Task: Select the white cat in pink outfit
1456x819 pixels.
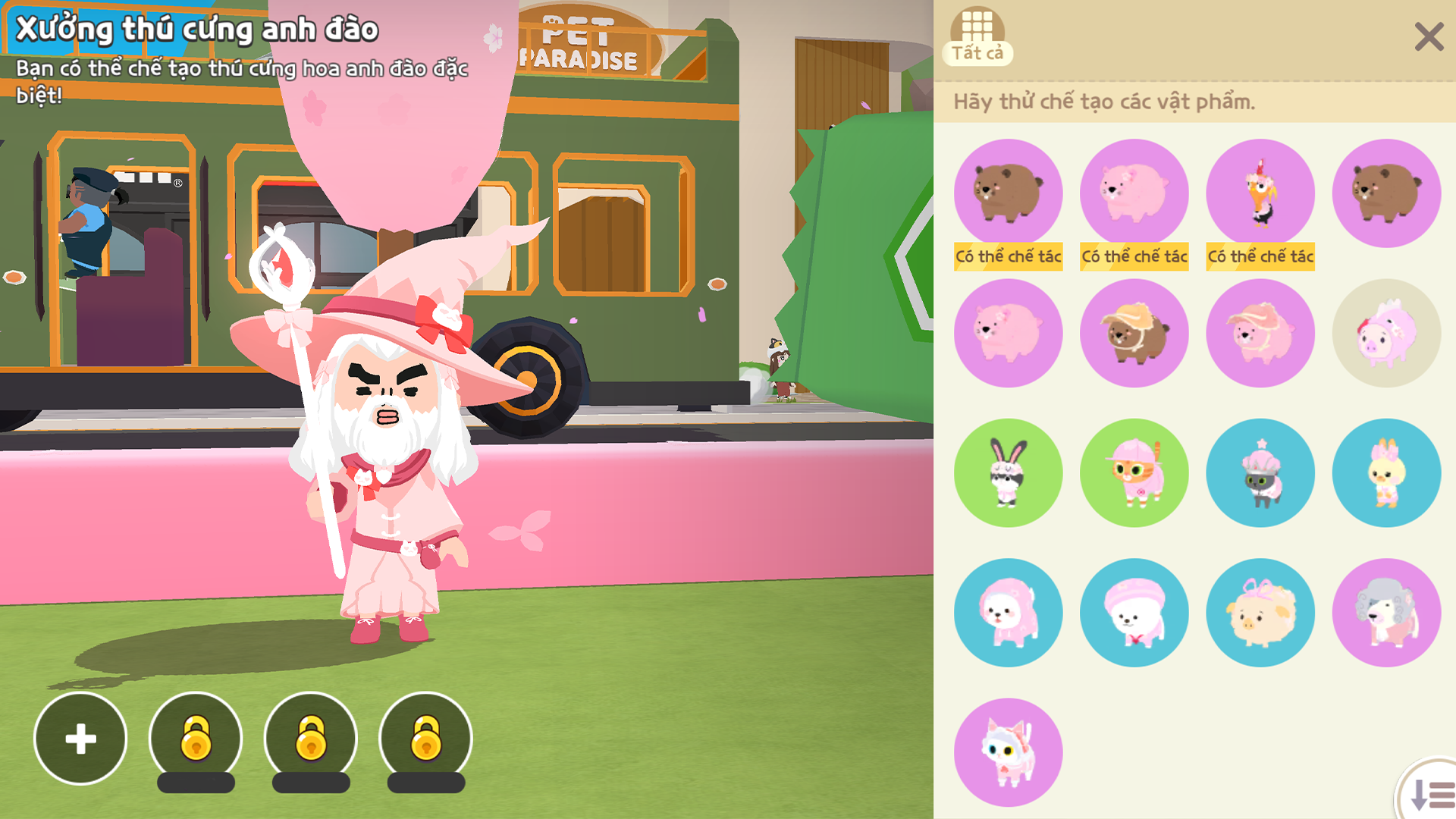Action: coord(1008,752)
